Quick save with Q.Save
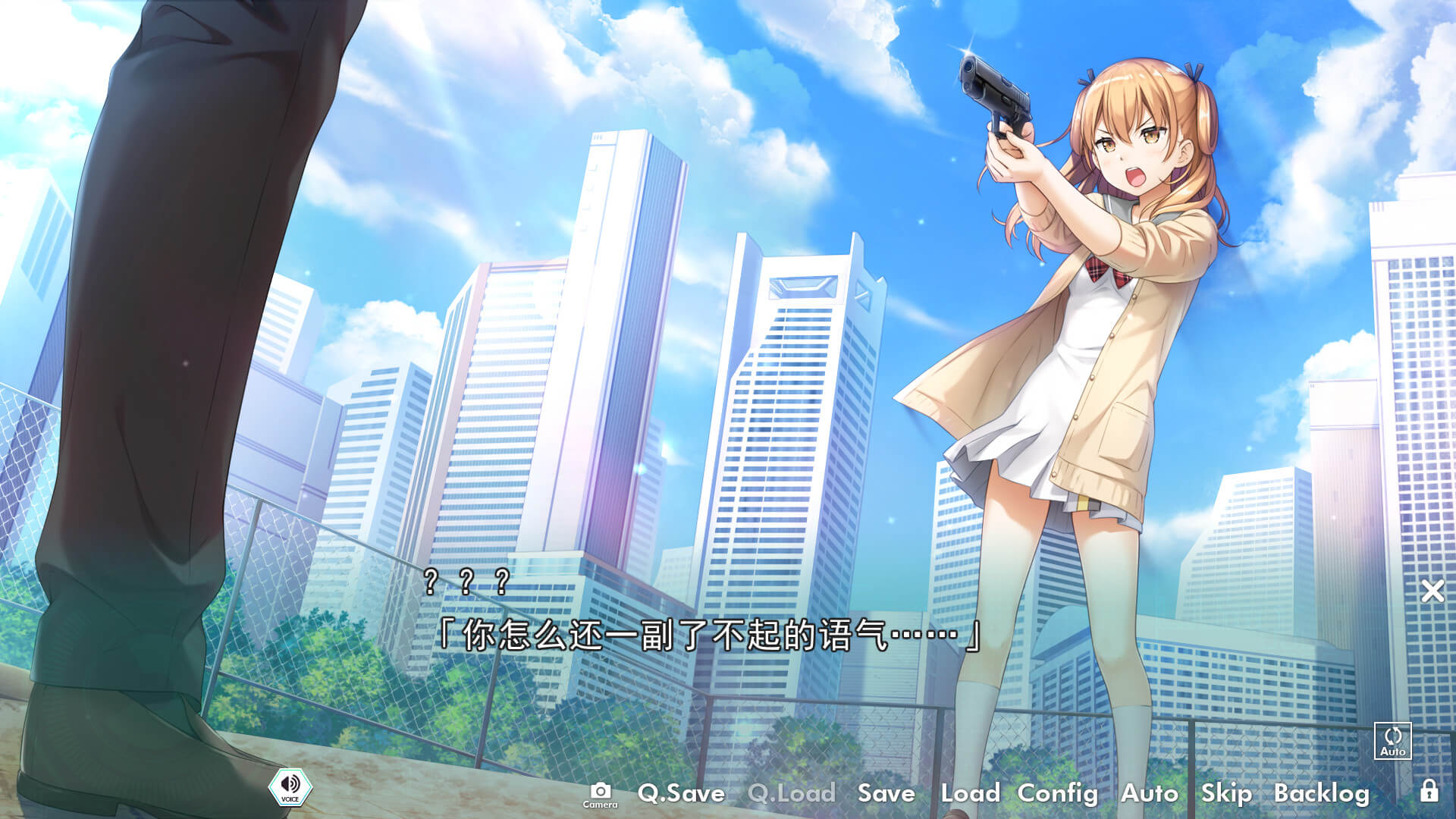 [681, 793]
